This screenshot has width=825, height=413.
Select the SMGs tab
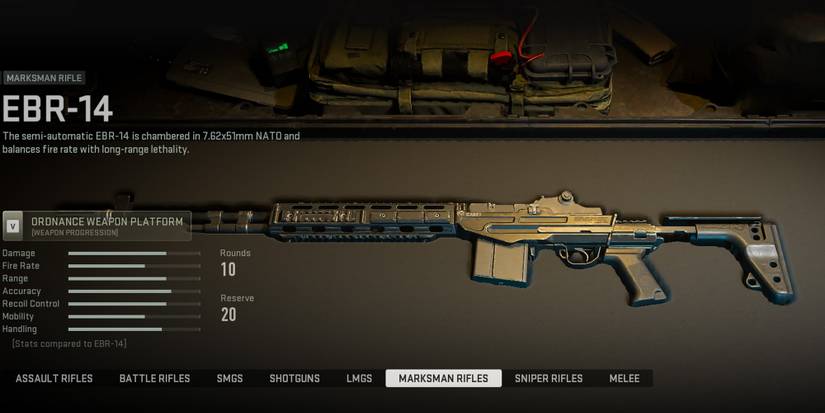pos(230,379)
